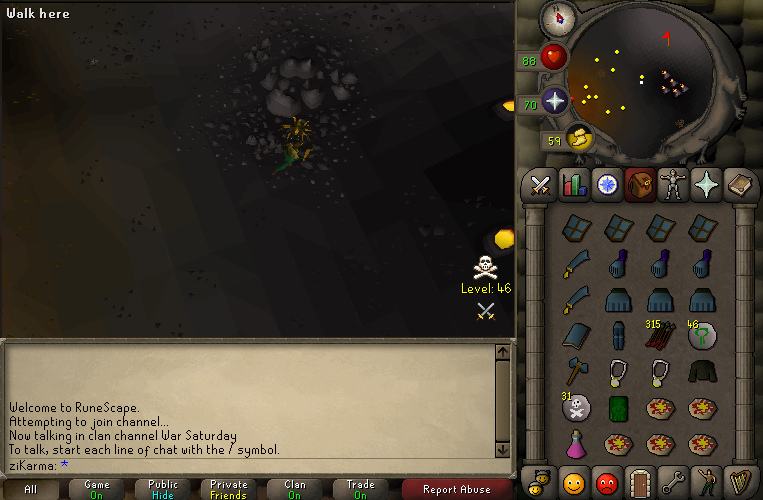Toggle the Public chat filter
The image size is (763, 500).
click(x=163, y=489)
